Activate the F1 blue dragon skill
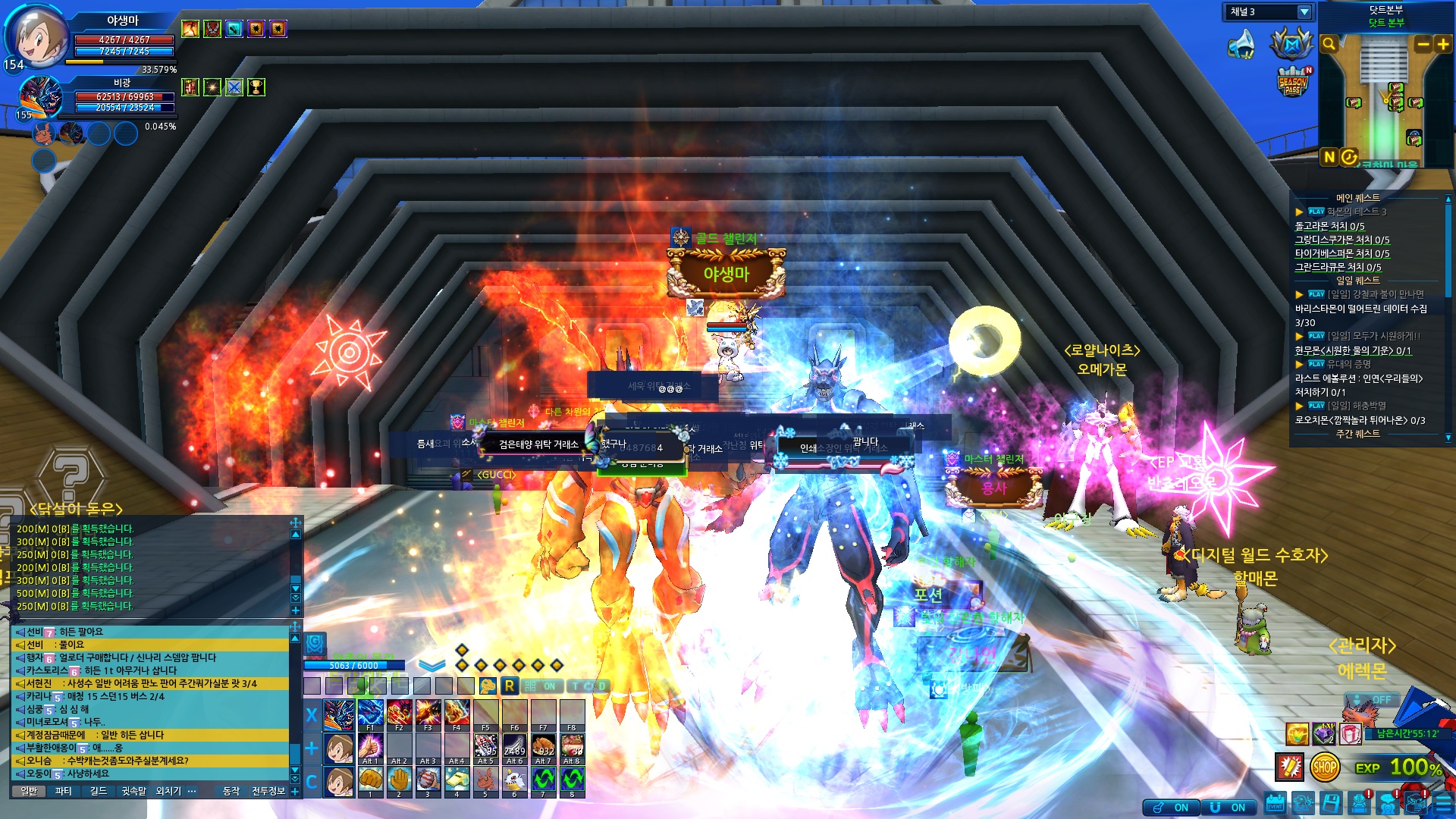 tap(370, 714)
